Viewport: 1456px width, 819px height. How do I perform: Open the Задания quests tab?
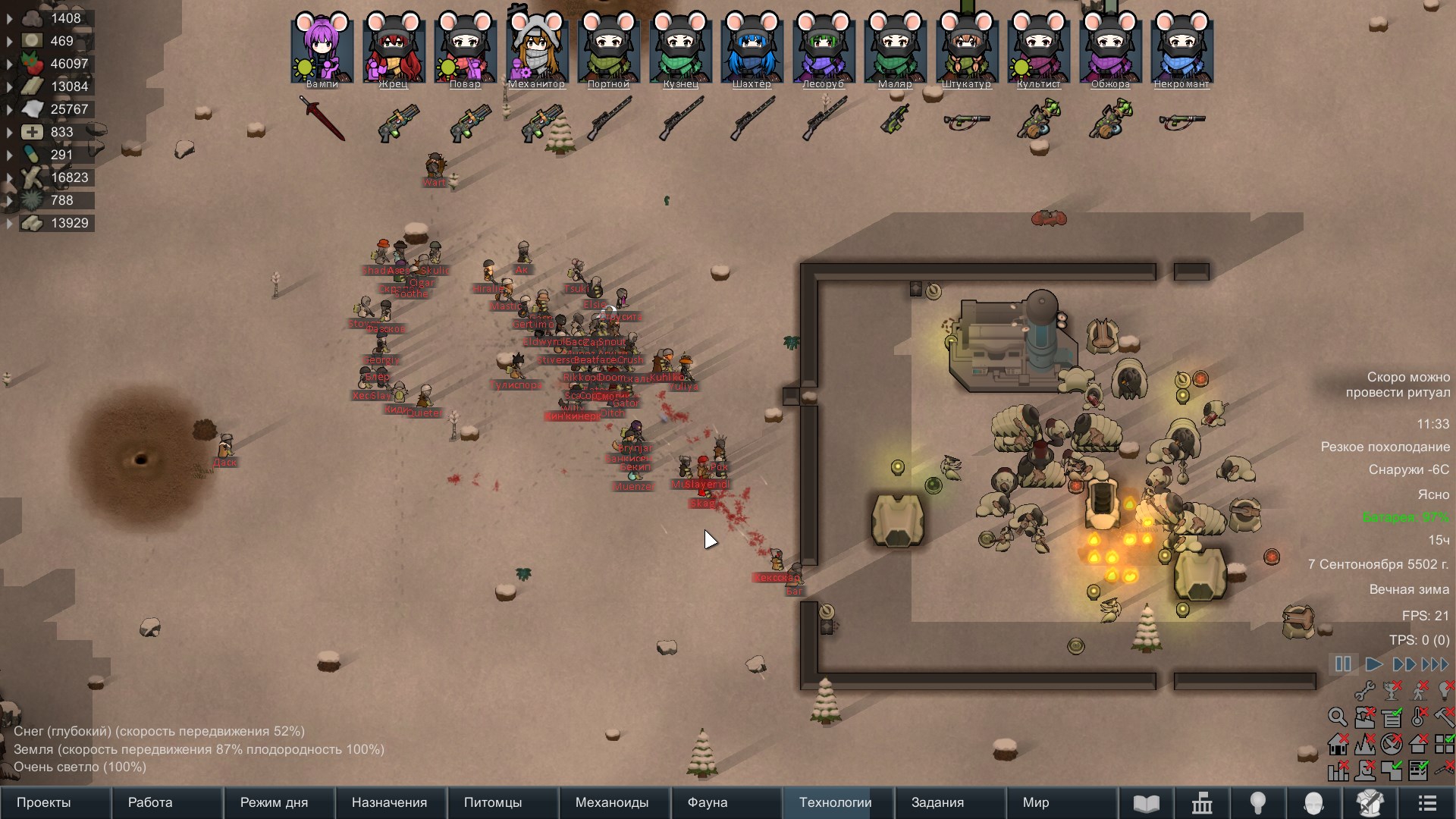point(937,802)
